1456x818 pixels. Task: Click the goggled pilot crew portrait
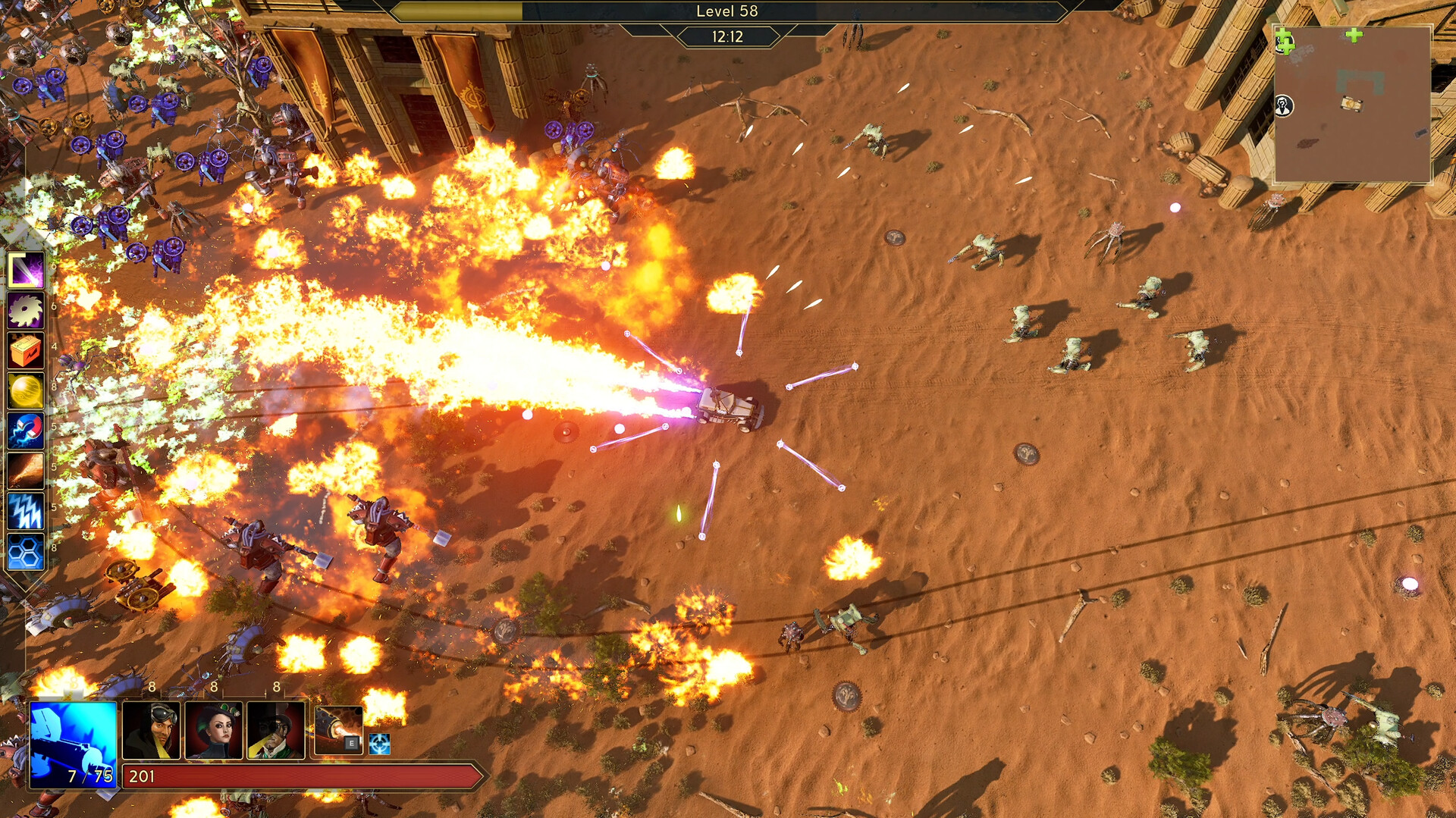tap(151, 730)
